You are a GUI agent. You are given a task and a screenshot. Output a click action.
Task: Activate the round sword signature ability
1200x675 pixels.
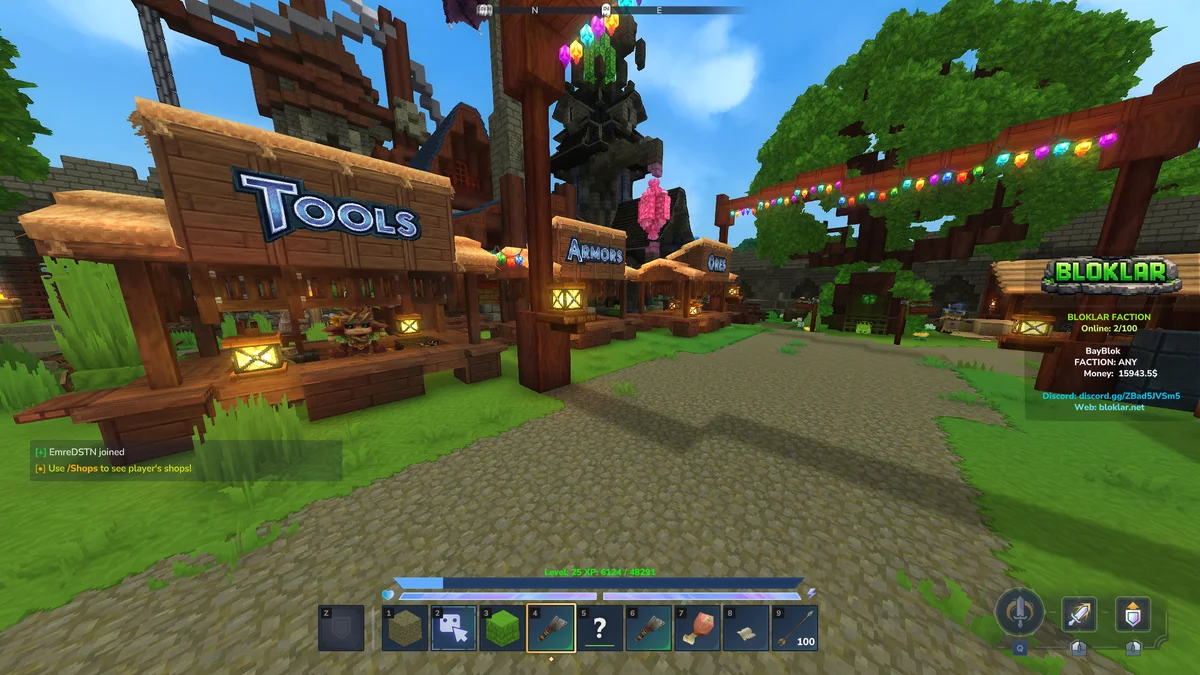[1020, 611]
